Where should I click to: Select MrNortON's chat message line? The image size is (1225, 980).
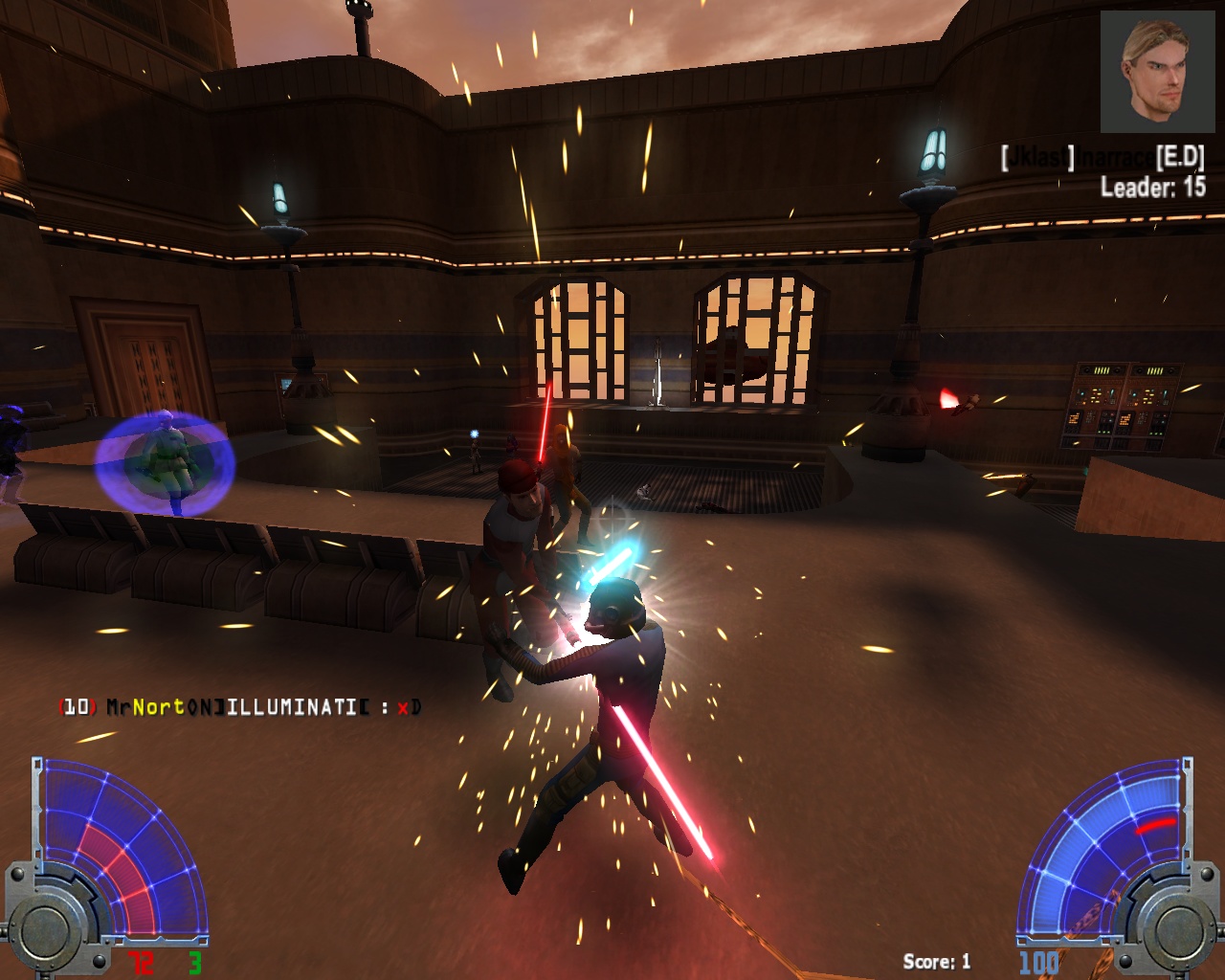pos(239,707)
